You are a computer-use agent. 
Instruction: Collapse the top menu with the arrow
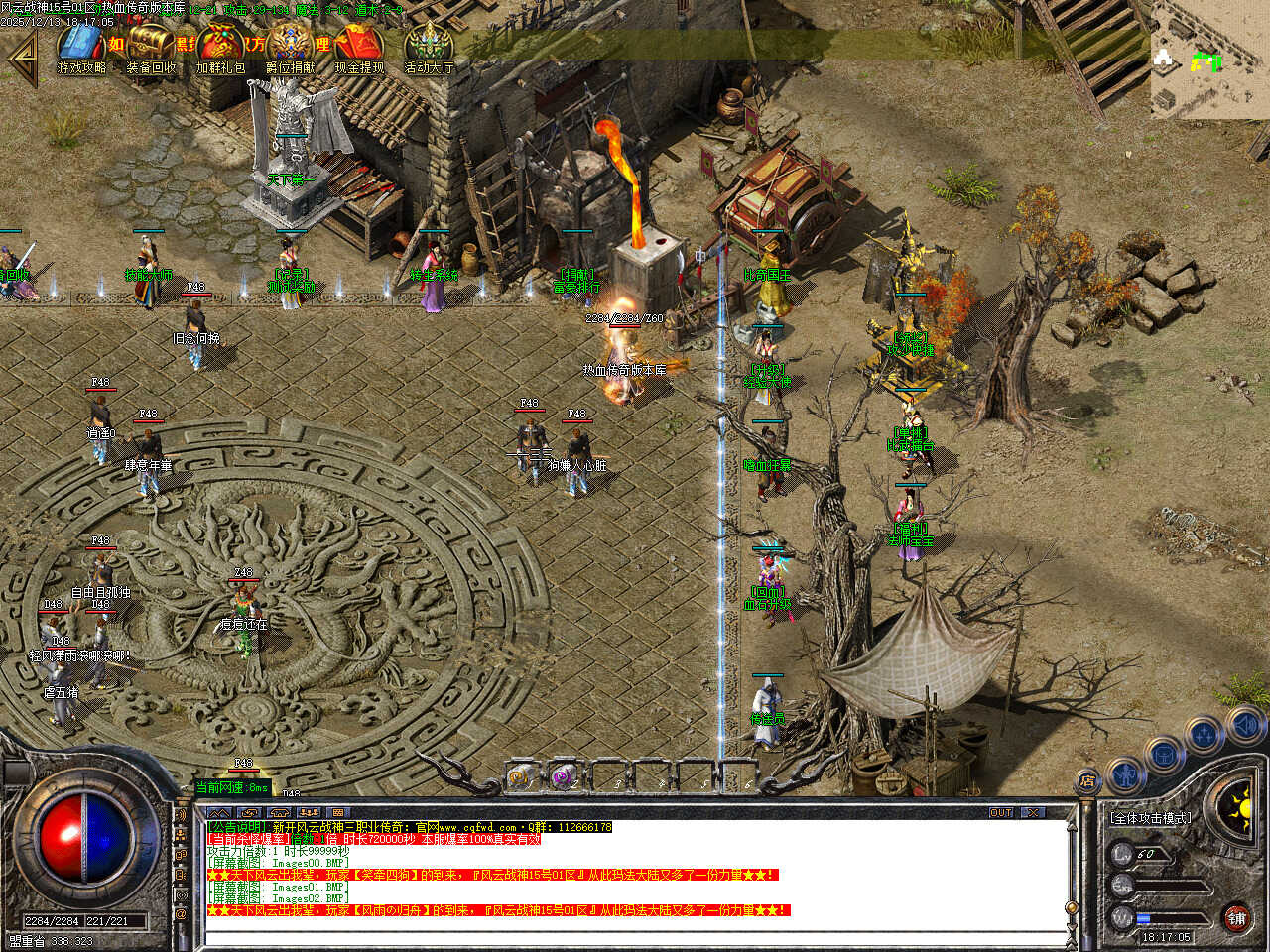tap(22, 58)
